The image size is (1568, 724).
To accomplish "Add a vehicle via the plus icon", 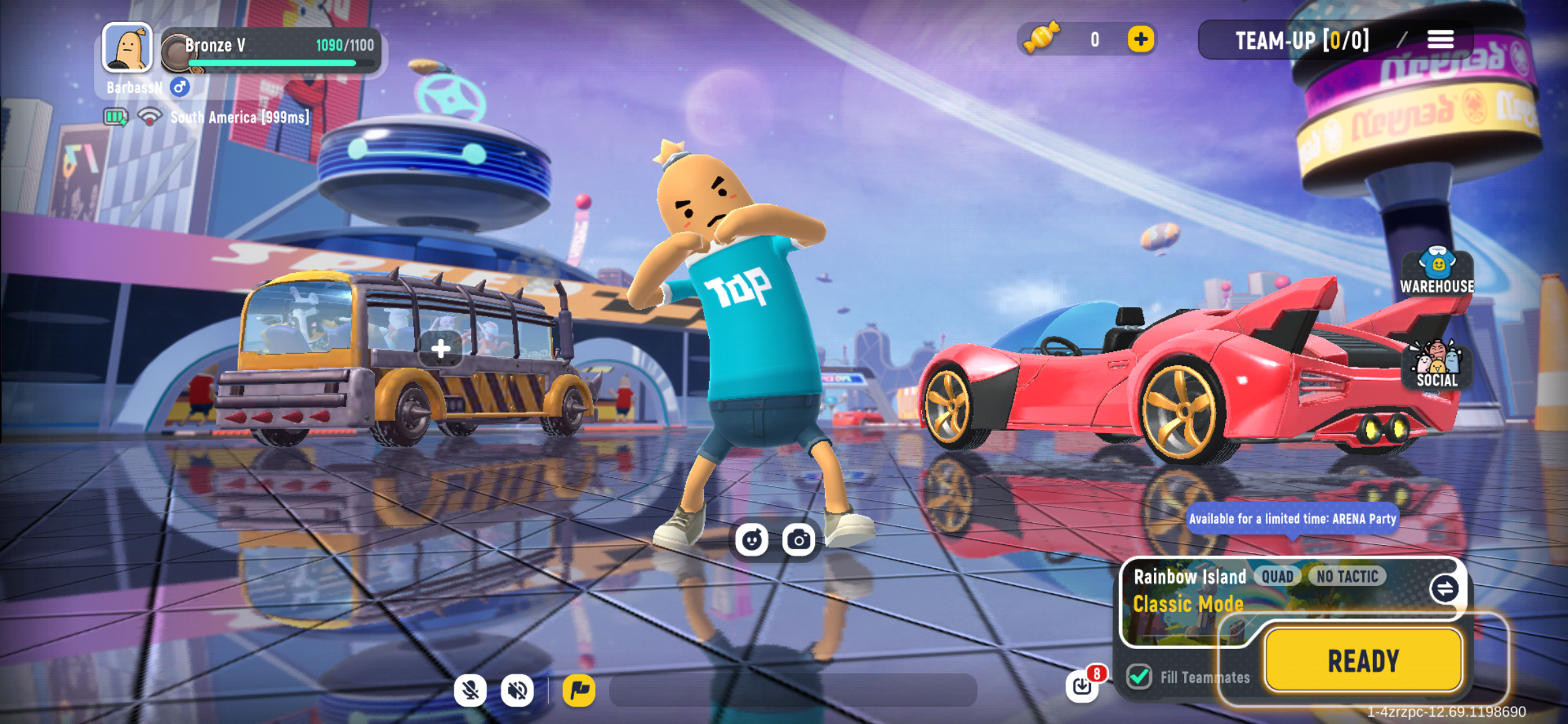I will pos(440,348).
